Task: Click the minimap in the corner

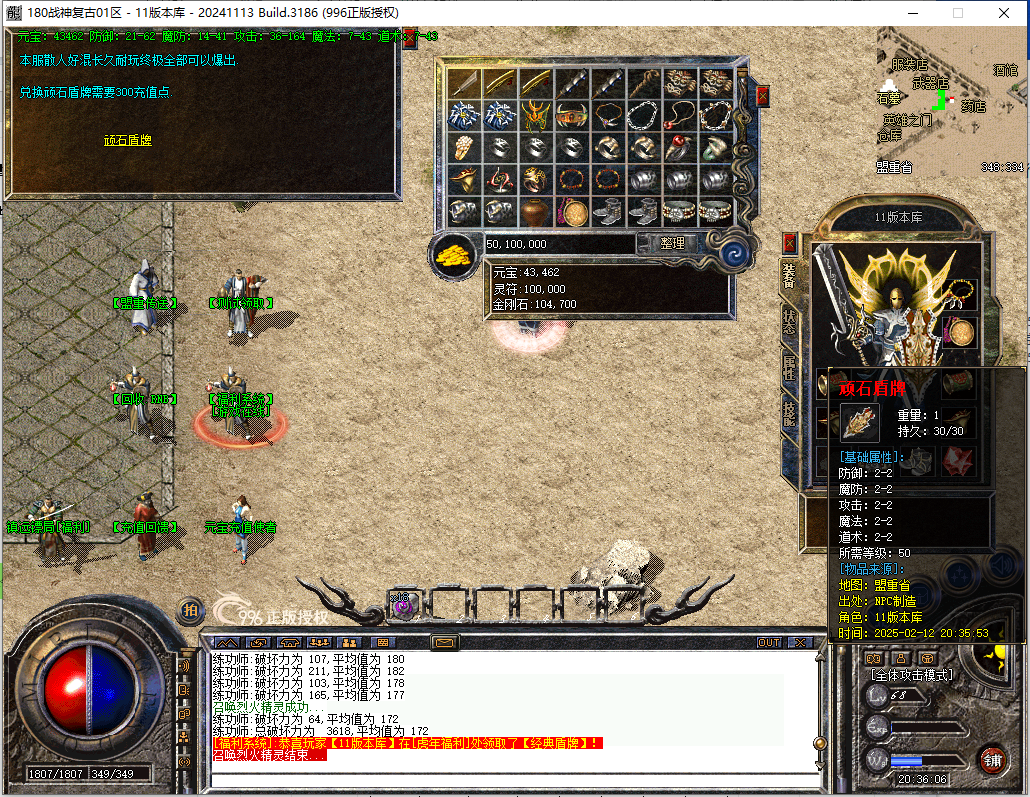Action: coord(950,100)
